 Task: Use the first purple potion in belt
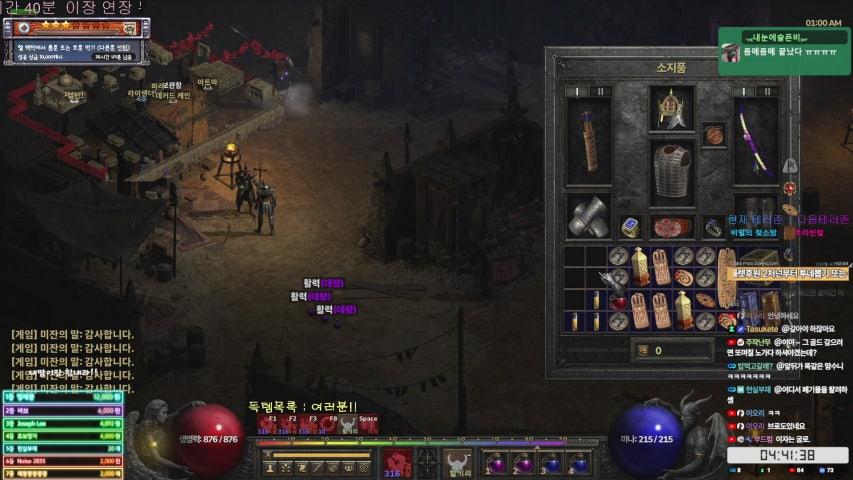click(x=496, y=463)
